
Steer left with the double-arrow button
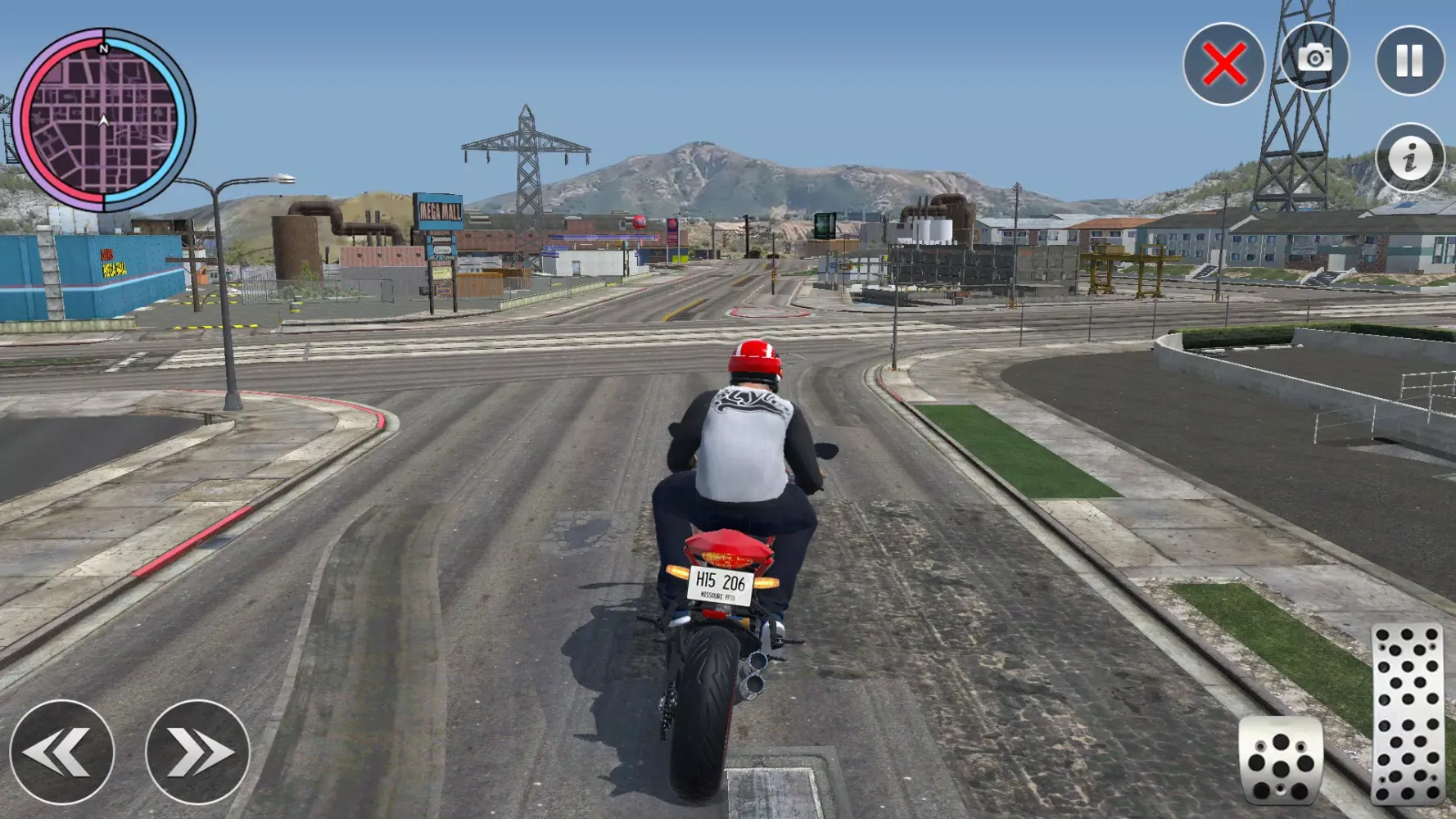tap(61, 752)
